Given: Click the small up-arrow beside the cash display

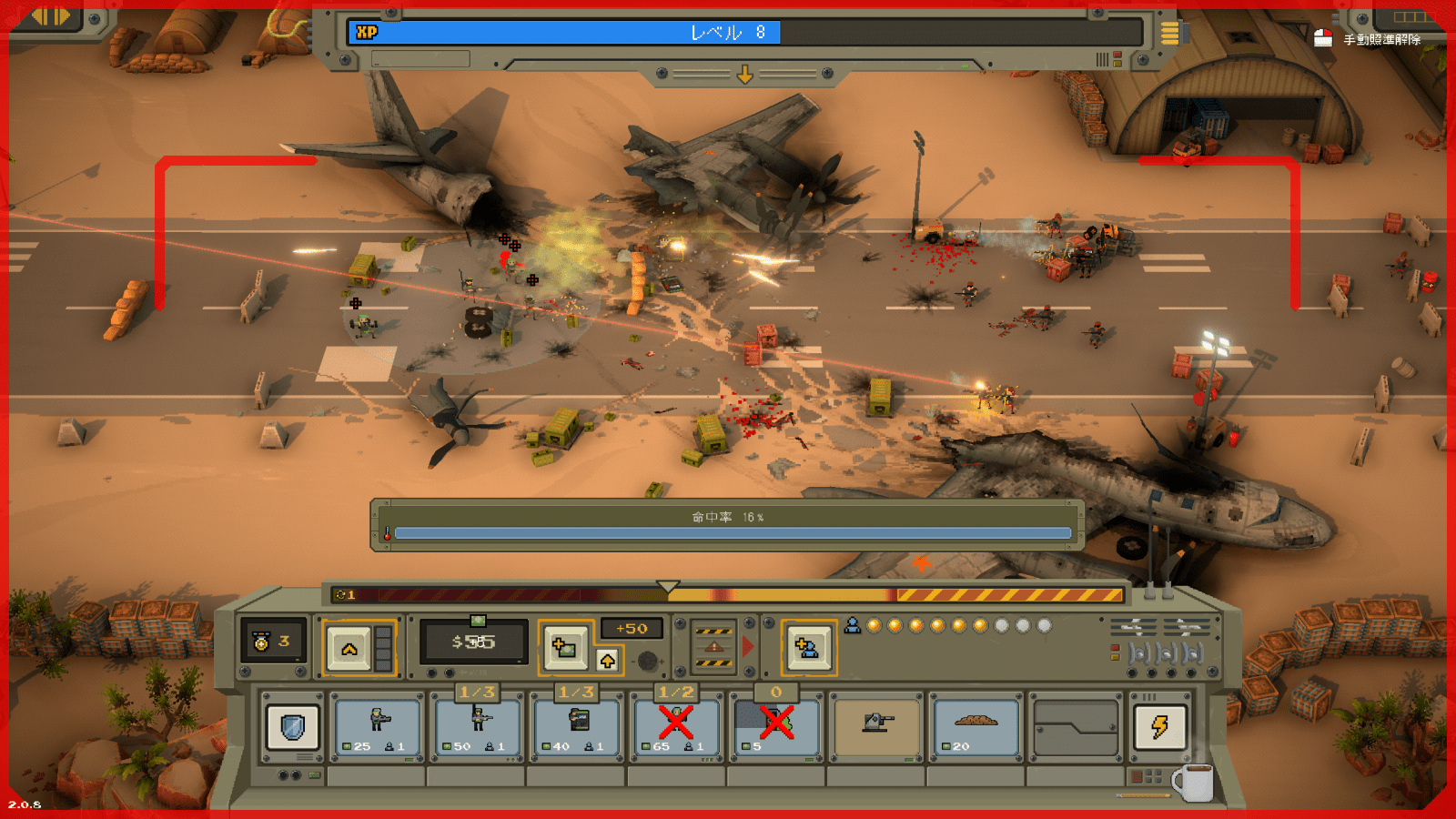Looking at the screenshot, I should point(608,659).
